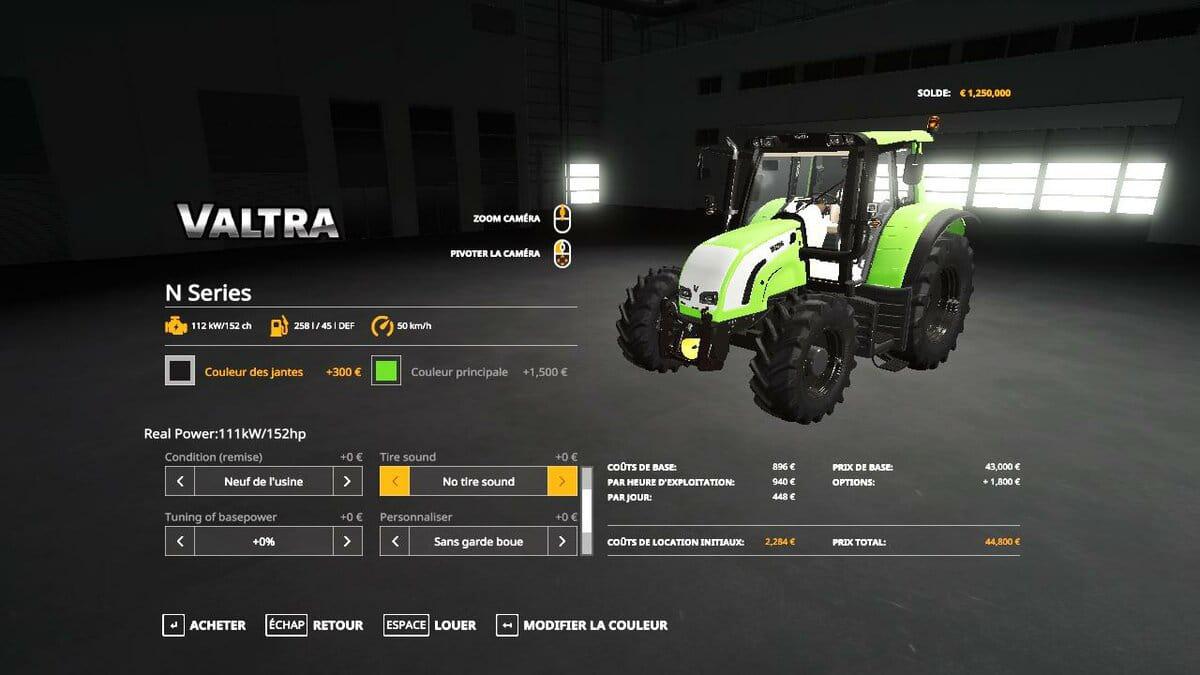Viewport: 1200px width, 675px height.
Task: Cycle Condition option to the next value
Action: pyautogui.click(x=347, y=481)
